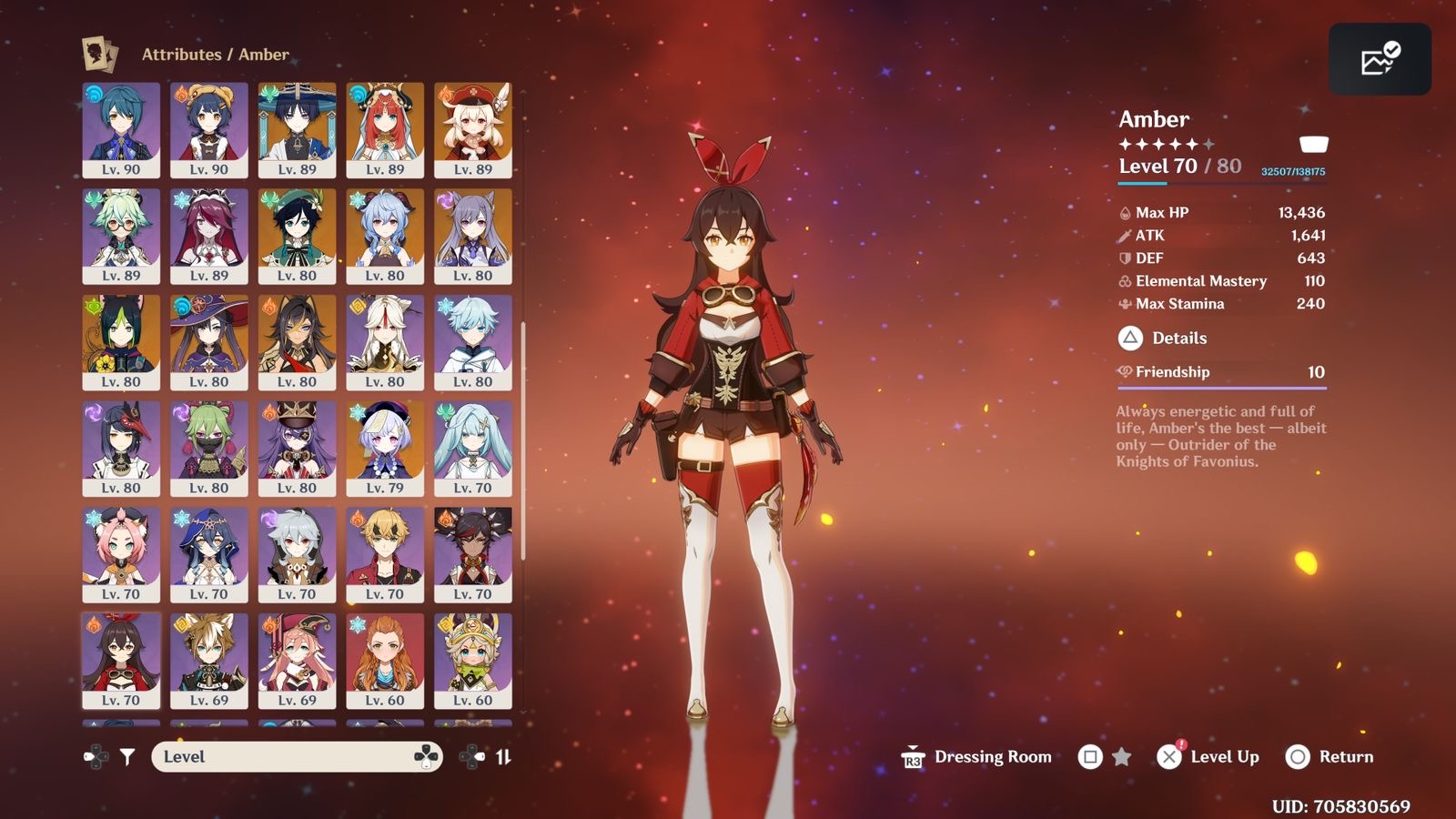Image resolution: width=1456 pixels, height=819 pixels.
Task: Toggle the sort order arrows
Action: [503, 756]
